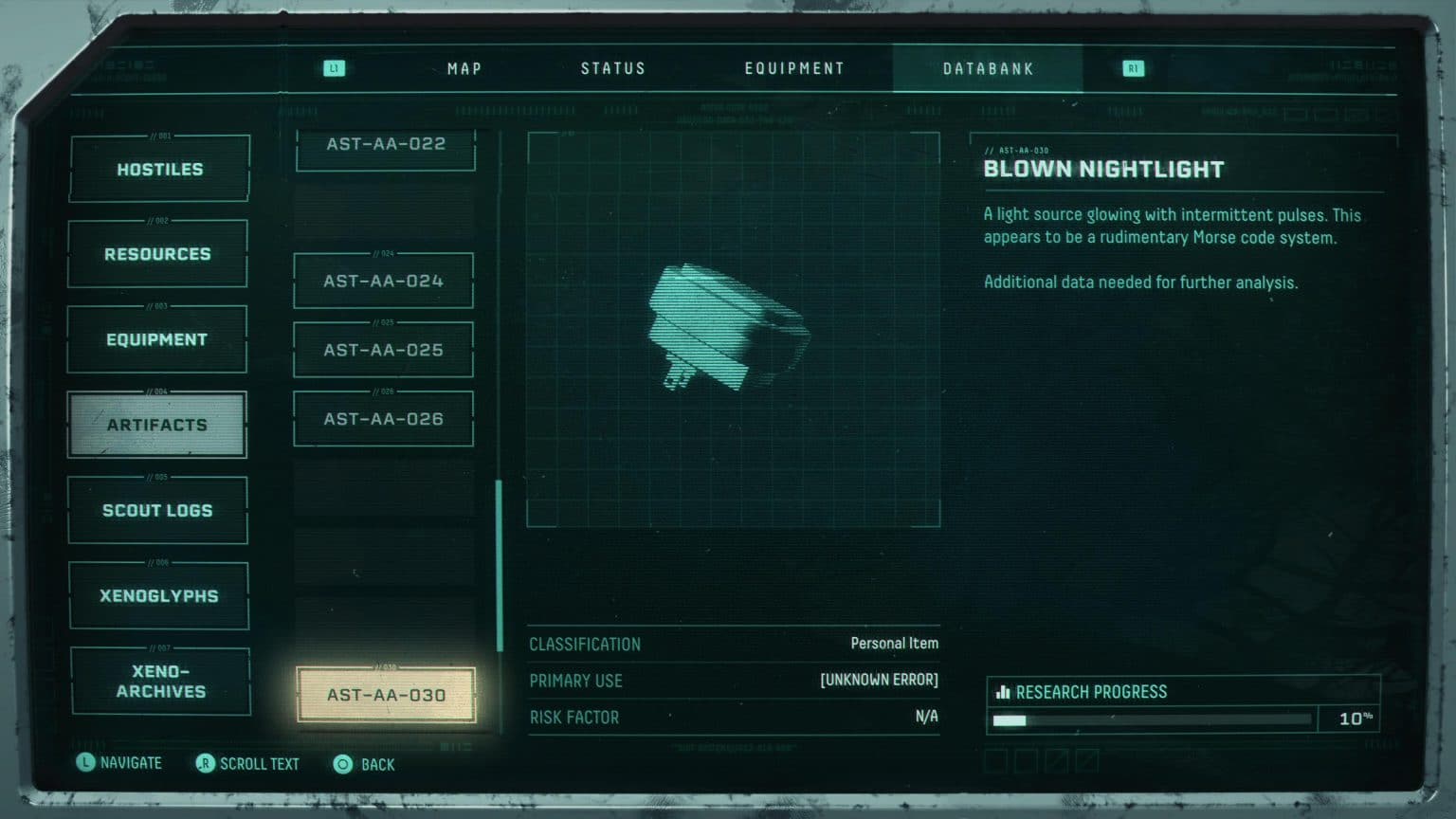Open the Artifacts category
Screen dimensions: 1456x819
156,425
